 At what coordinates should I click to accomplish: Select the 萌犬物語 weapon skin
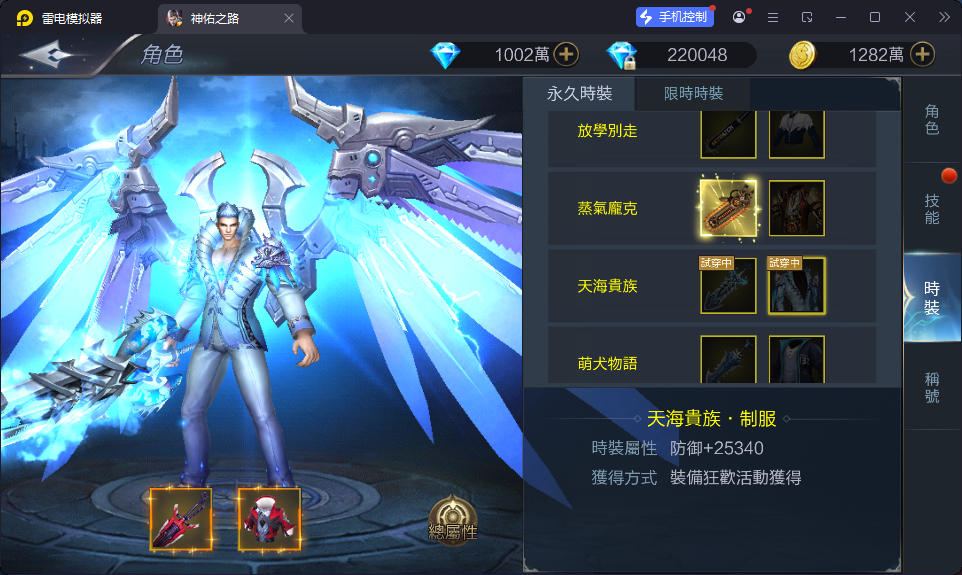728,359
